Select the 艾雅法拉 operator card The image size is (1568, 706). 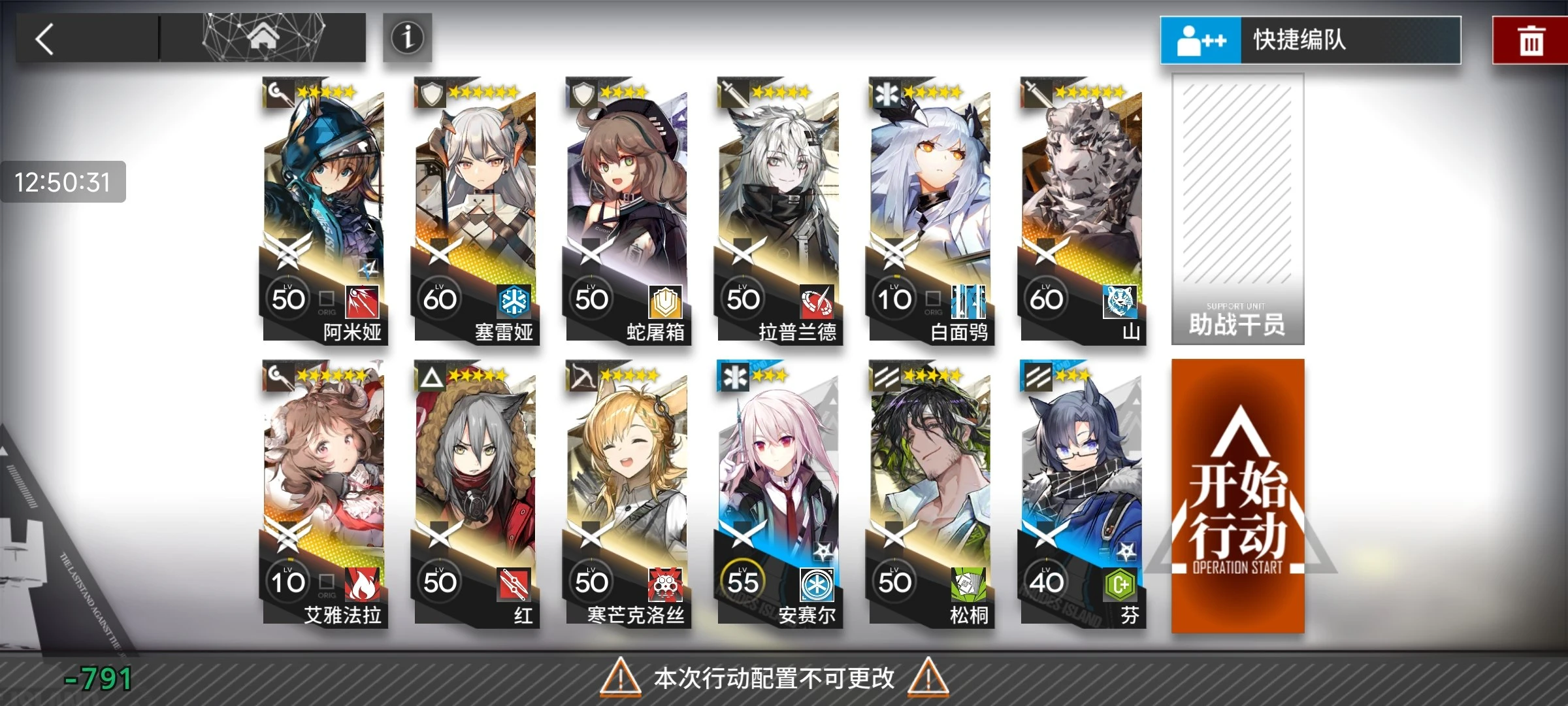[324, 494]
